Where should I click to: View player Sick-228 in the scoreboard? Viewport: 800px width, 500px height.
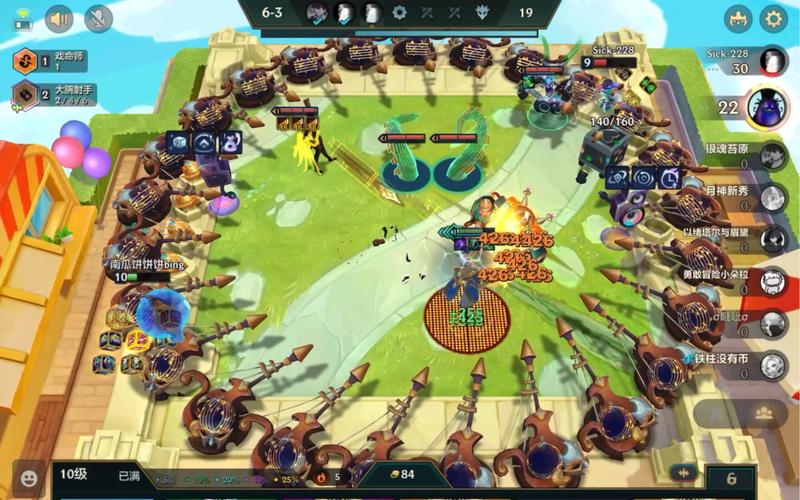pyautogui.click(x=770, y=61)
